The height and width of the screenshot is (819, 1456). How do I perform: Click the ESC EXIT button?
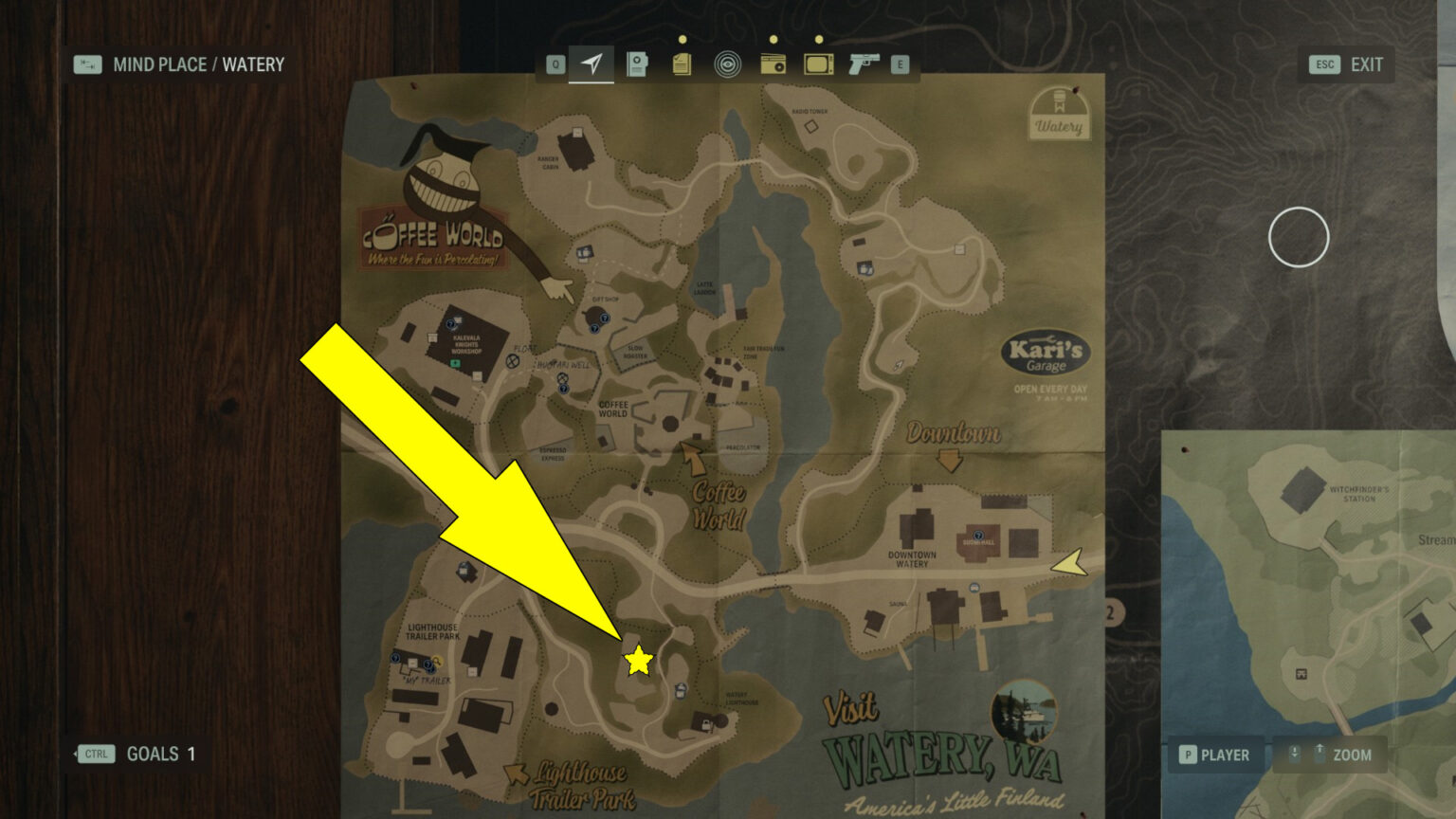click(1344, 64)
